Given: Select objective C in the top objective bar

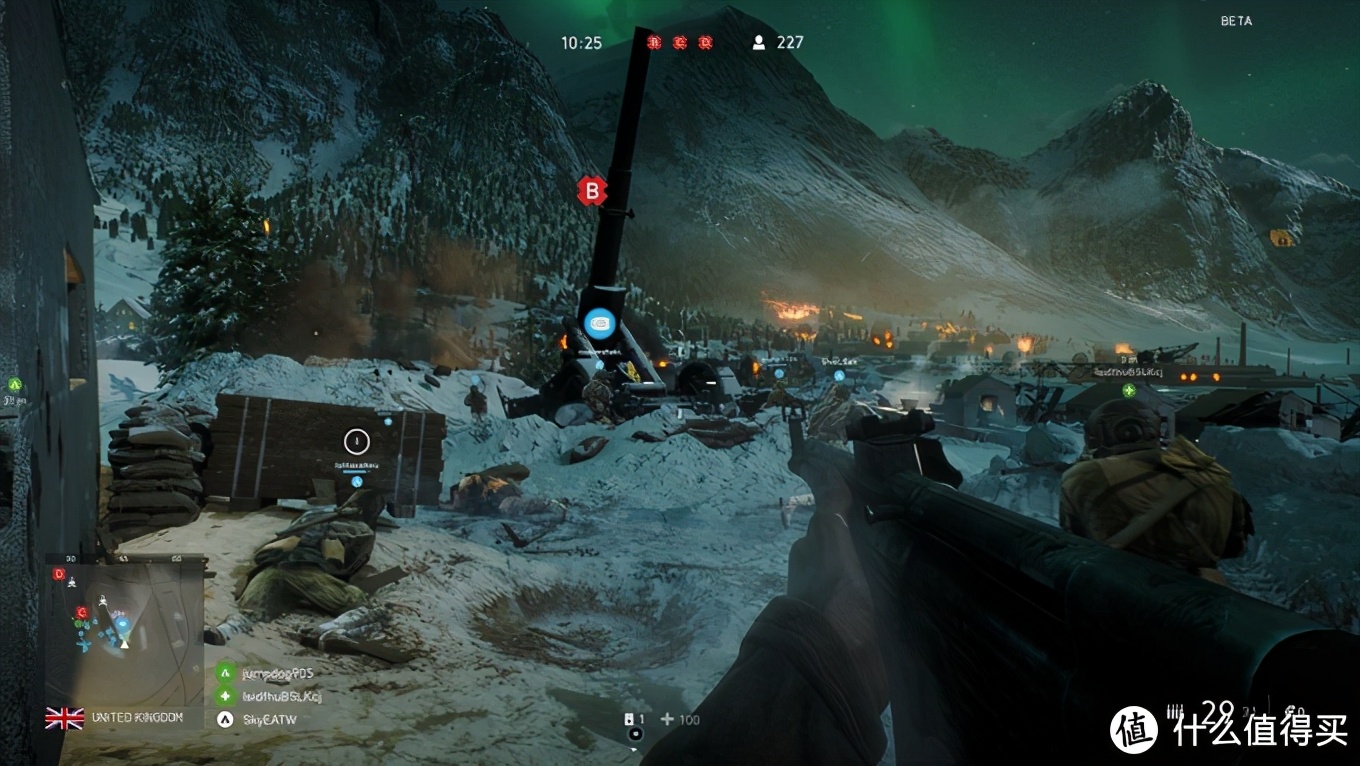Looking at the screenshot, I should [680, 42].
